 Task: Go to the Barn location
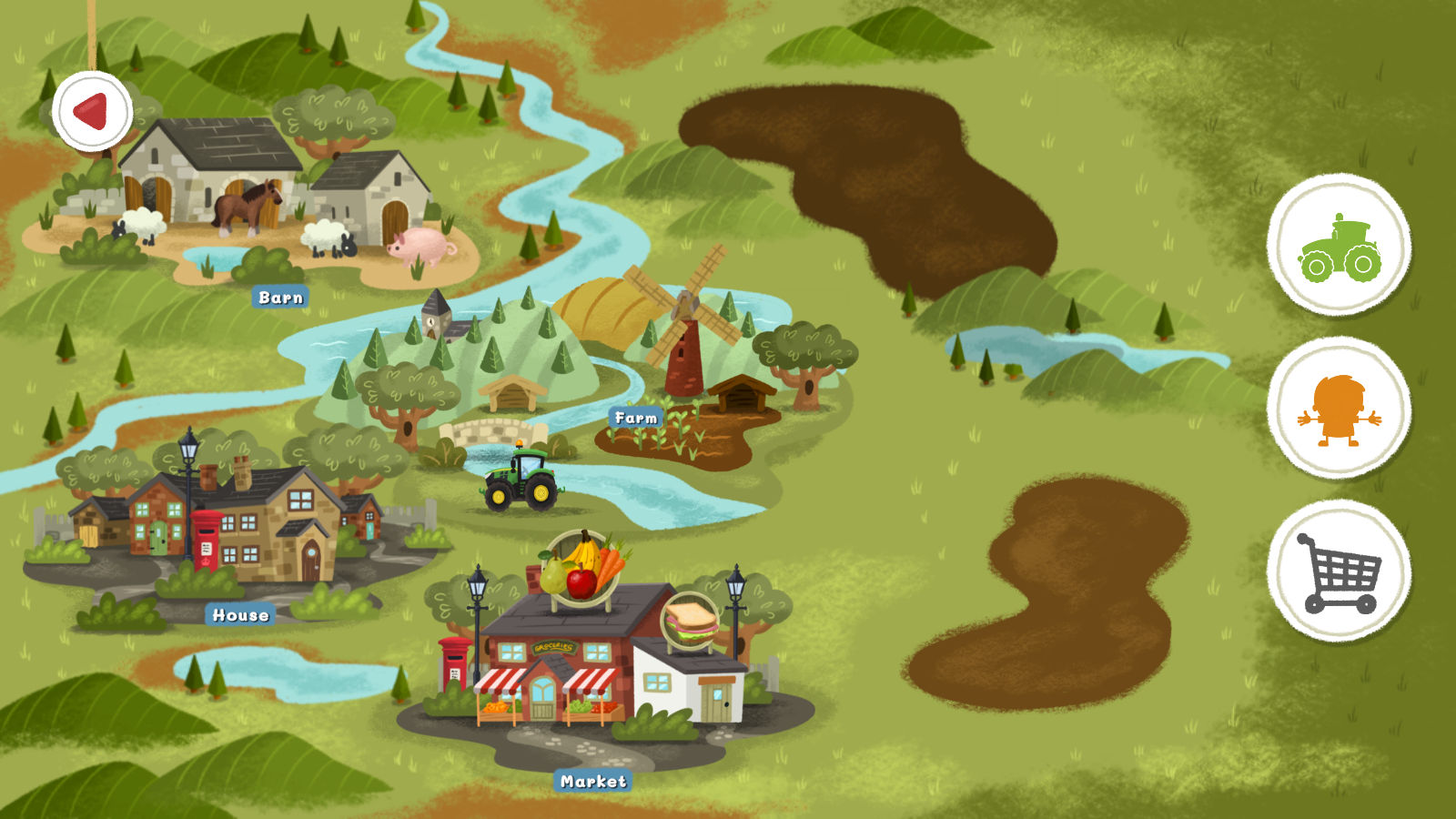coord(280,297)
